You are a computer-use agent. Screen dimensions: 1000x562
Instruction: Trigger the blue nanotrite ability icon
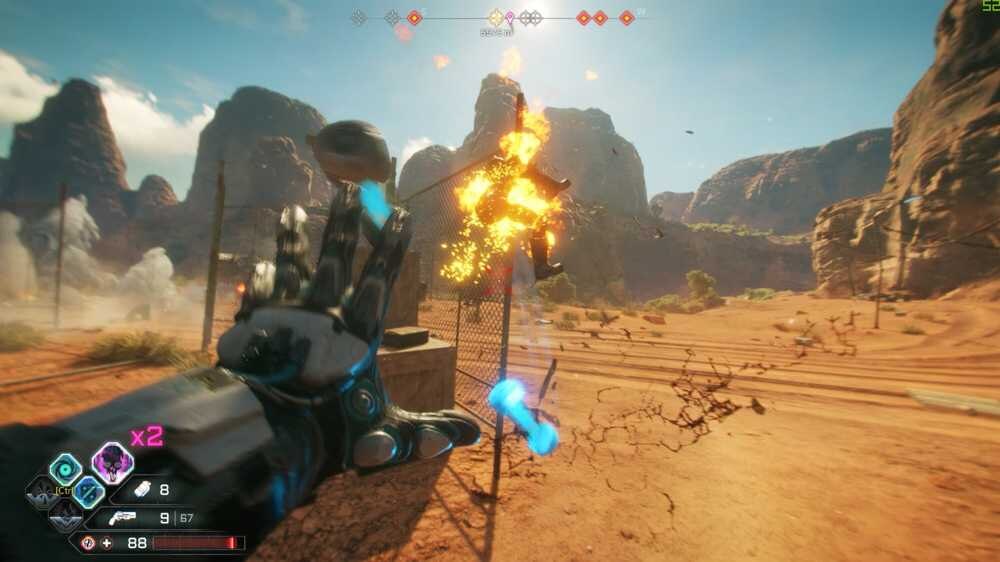88,491
